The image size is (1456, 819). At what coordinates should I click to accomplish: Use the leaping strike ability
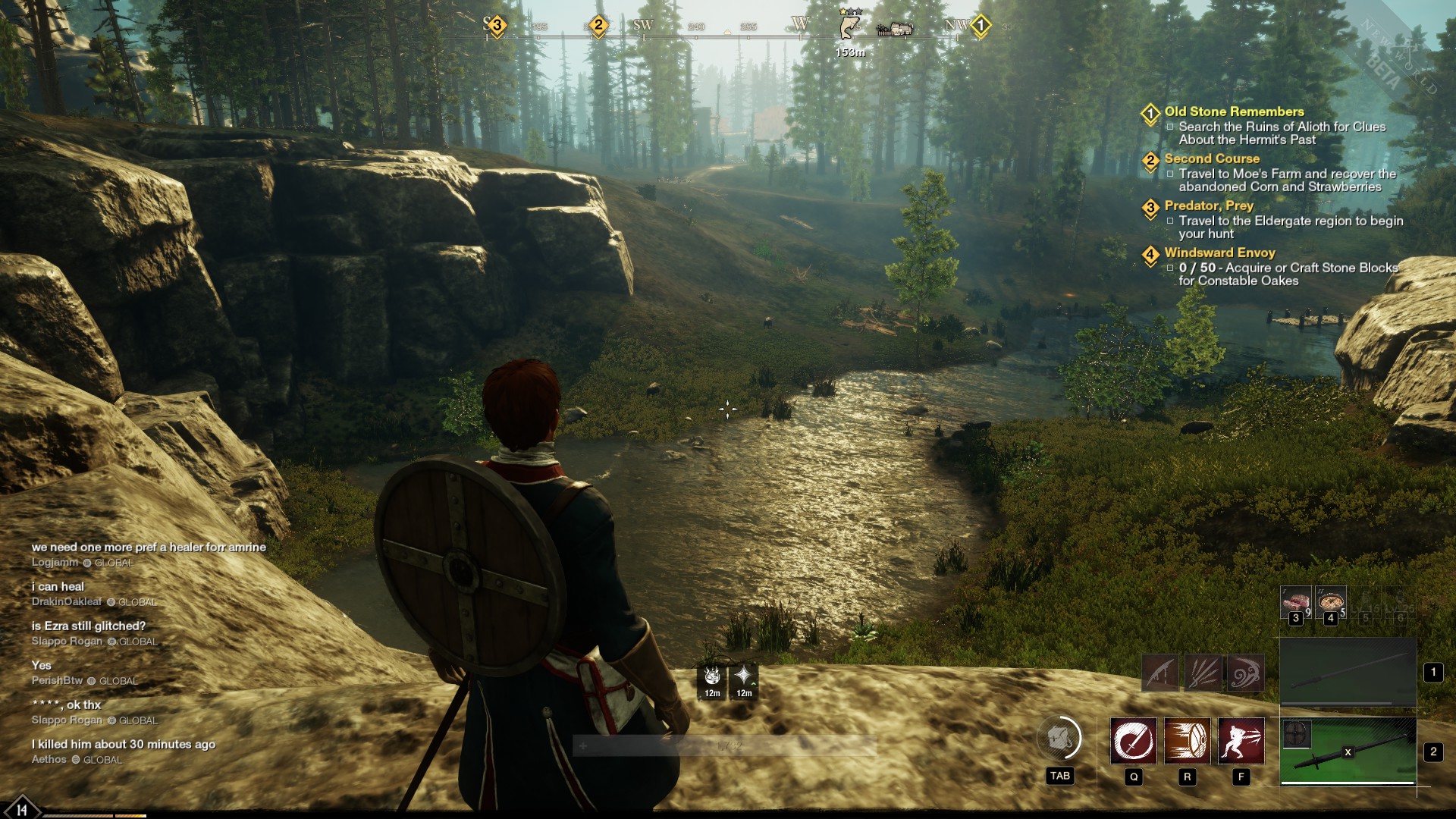click(1241, 741)
